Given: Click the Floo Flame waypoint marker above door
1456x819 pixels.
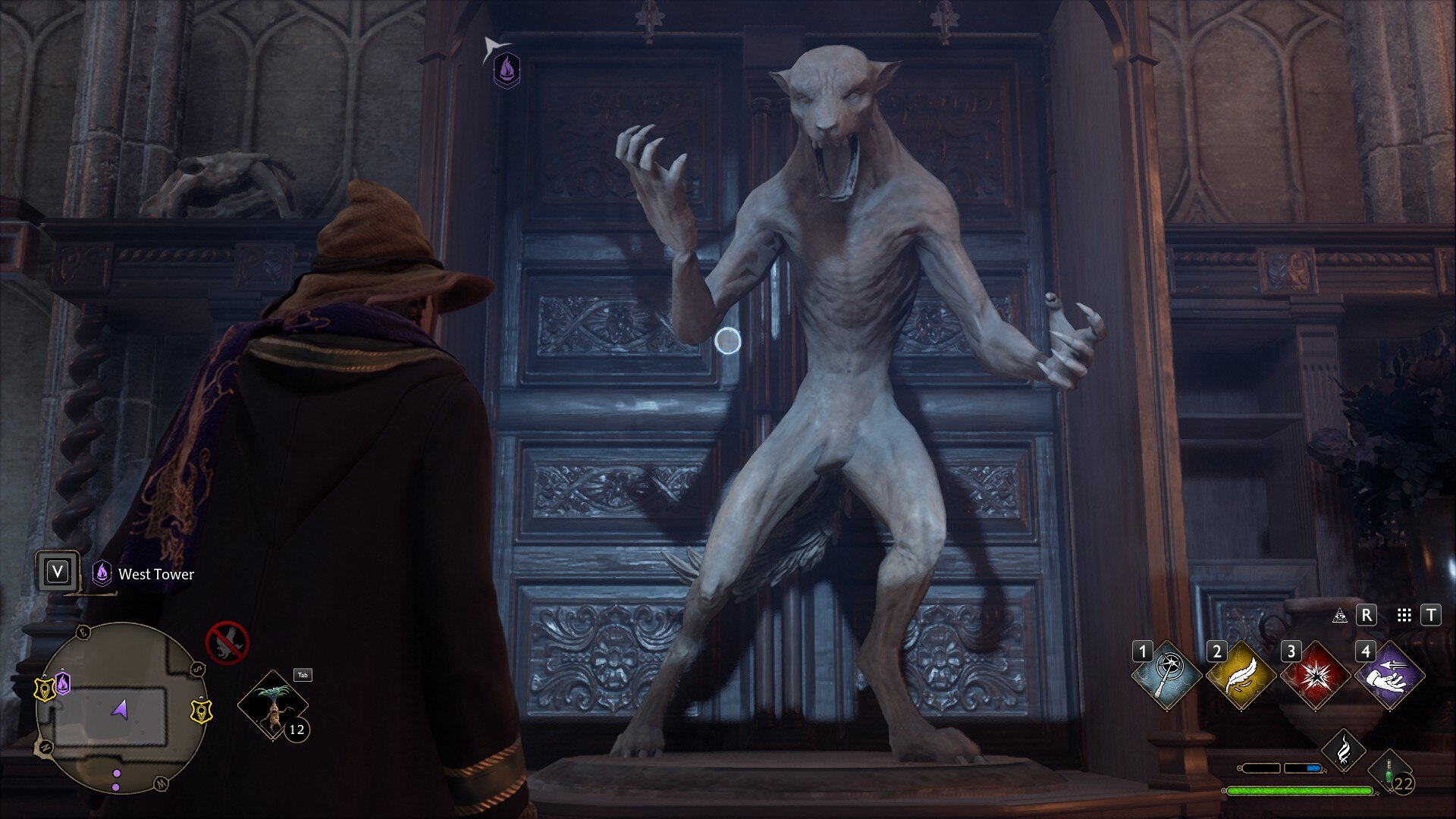Looking at the screenshot, I should 507,71.
